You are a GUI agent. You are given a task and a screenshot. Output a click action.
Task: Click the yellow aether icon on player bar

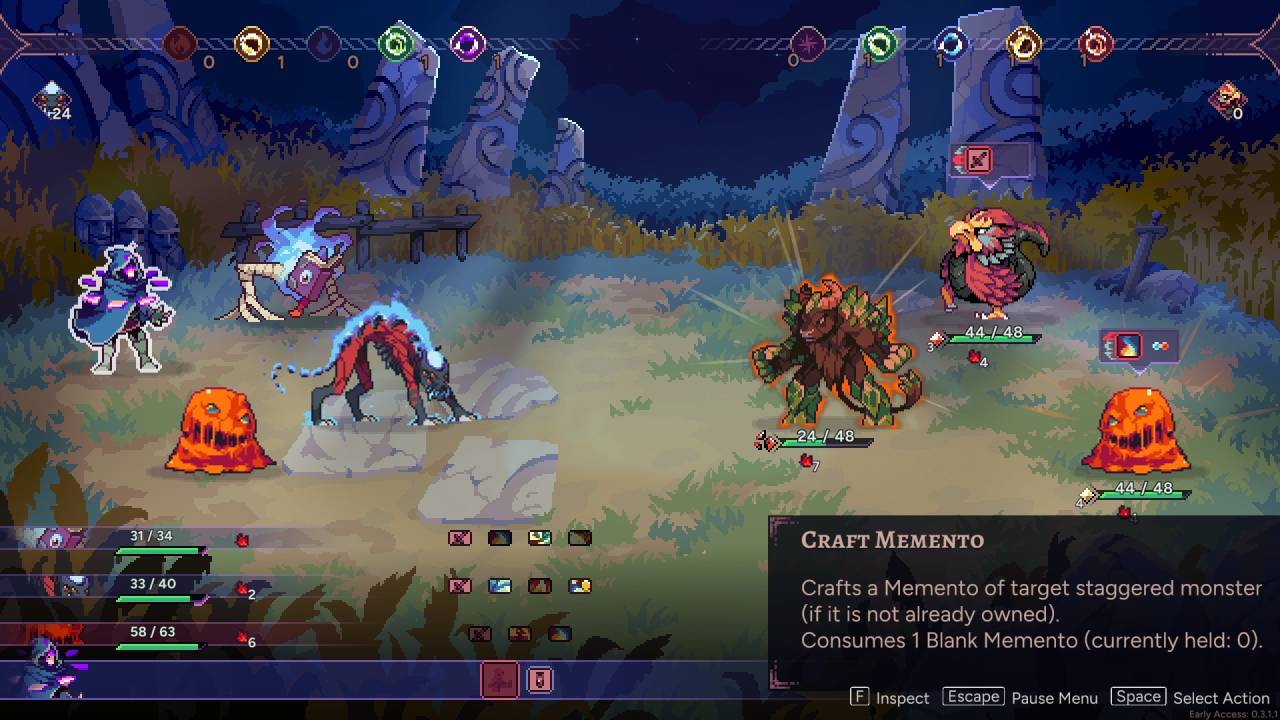pos(251,44)
